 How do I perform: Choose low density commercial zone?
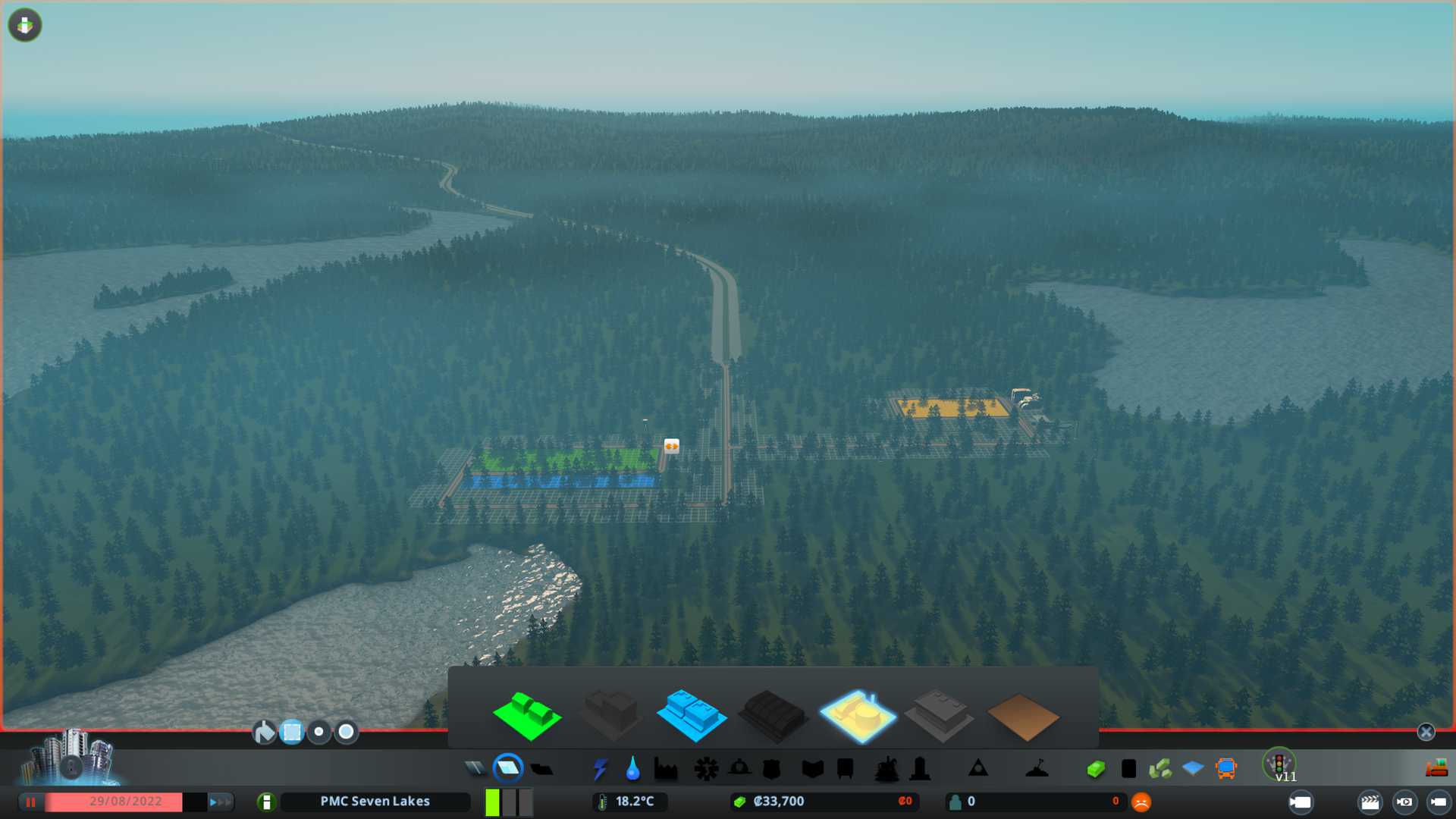tap(692, 715)
